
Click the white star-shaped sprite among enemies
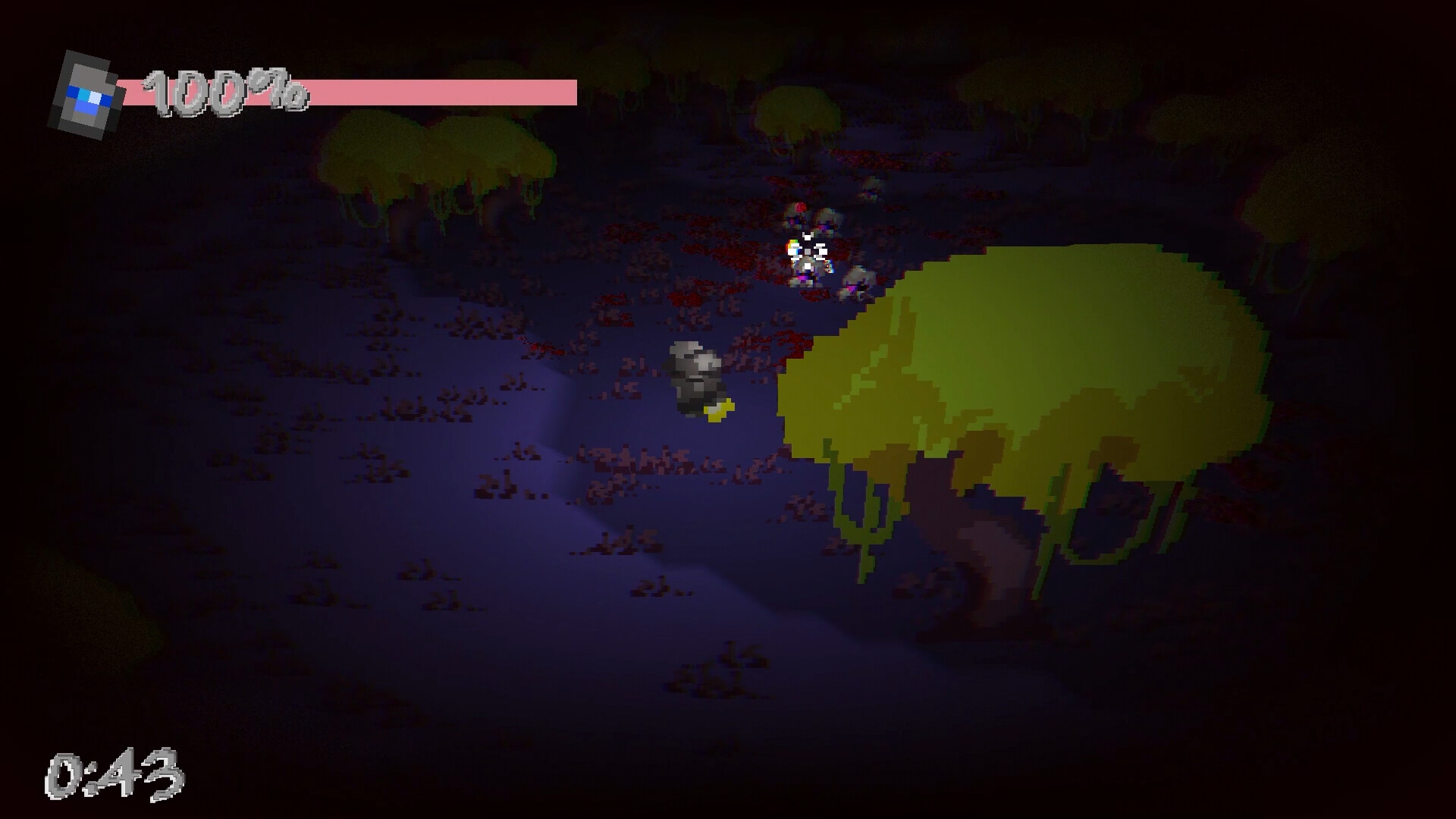[x=808, y=250]
